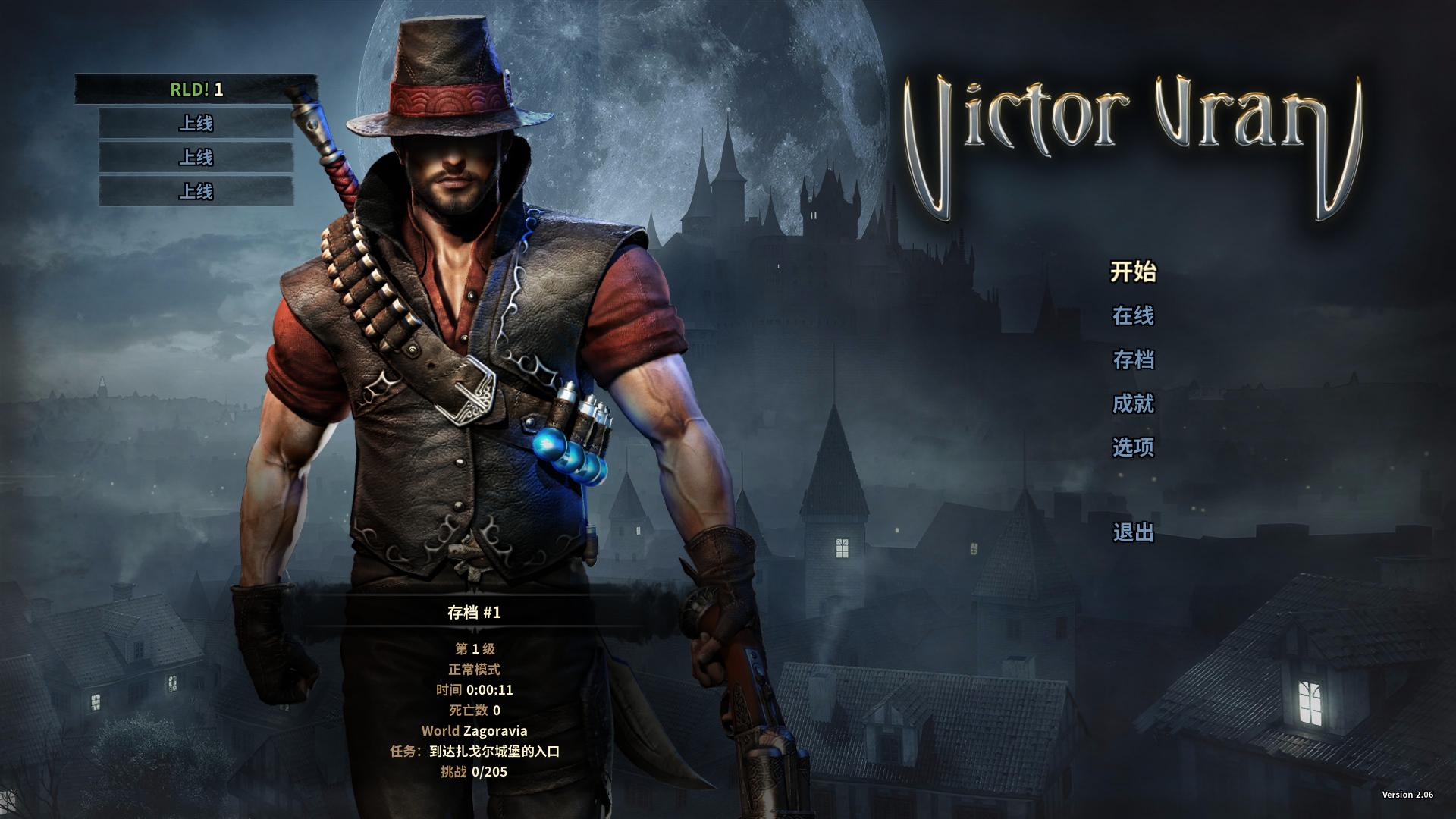The image size is (1456, 819).
Task: Select the third 上线 lobby slot
Action: (x=195, y=192)
